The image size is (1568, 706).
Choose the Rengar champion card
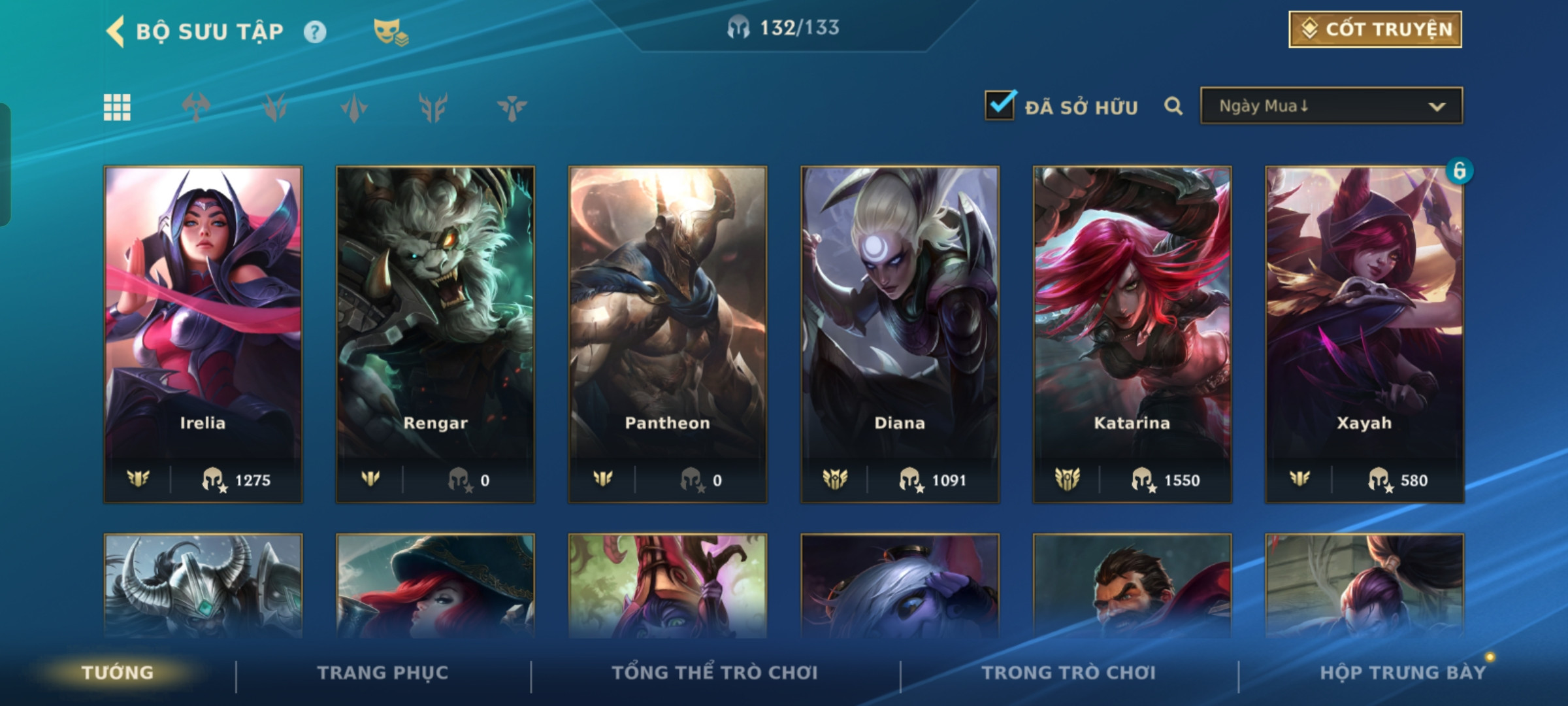click(435, 333)
